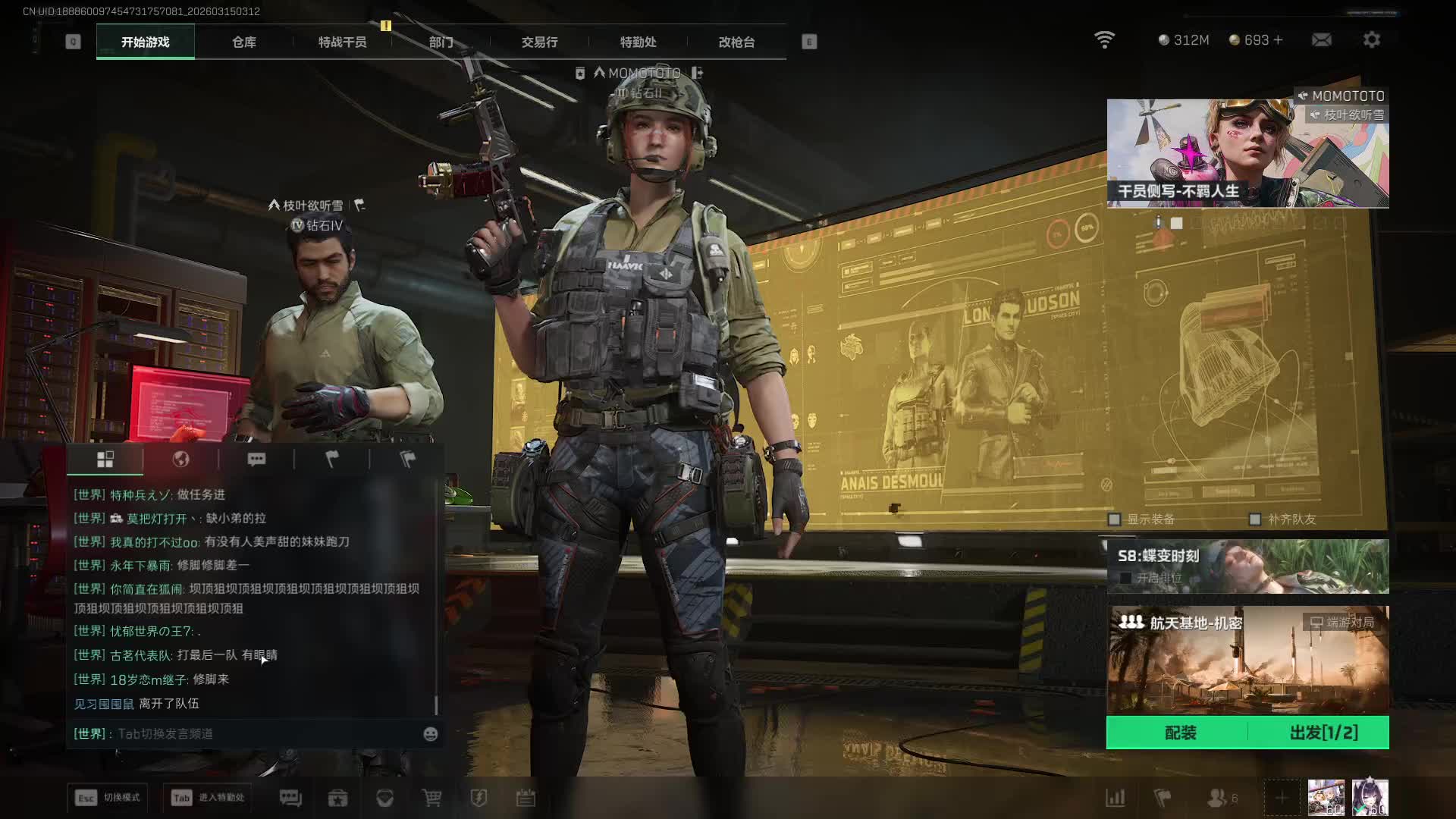
Task: Open the S8:蝶变时刻 season banner
Action: point(1247,566)
